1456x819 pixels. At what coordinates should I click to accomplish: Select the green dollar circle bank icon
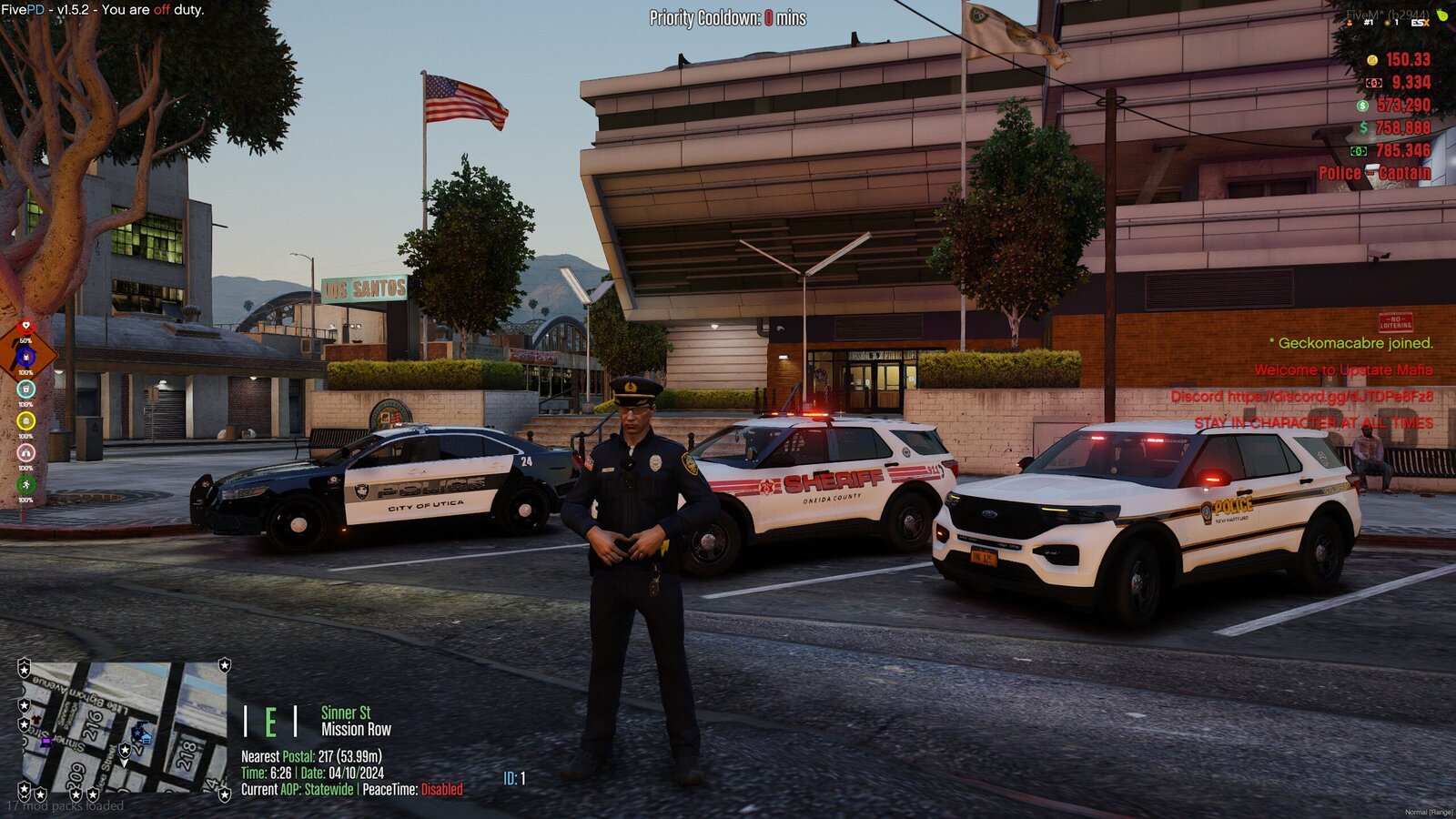(x=1362, y=106)
